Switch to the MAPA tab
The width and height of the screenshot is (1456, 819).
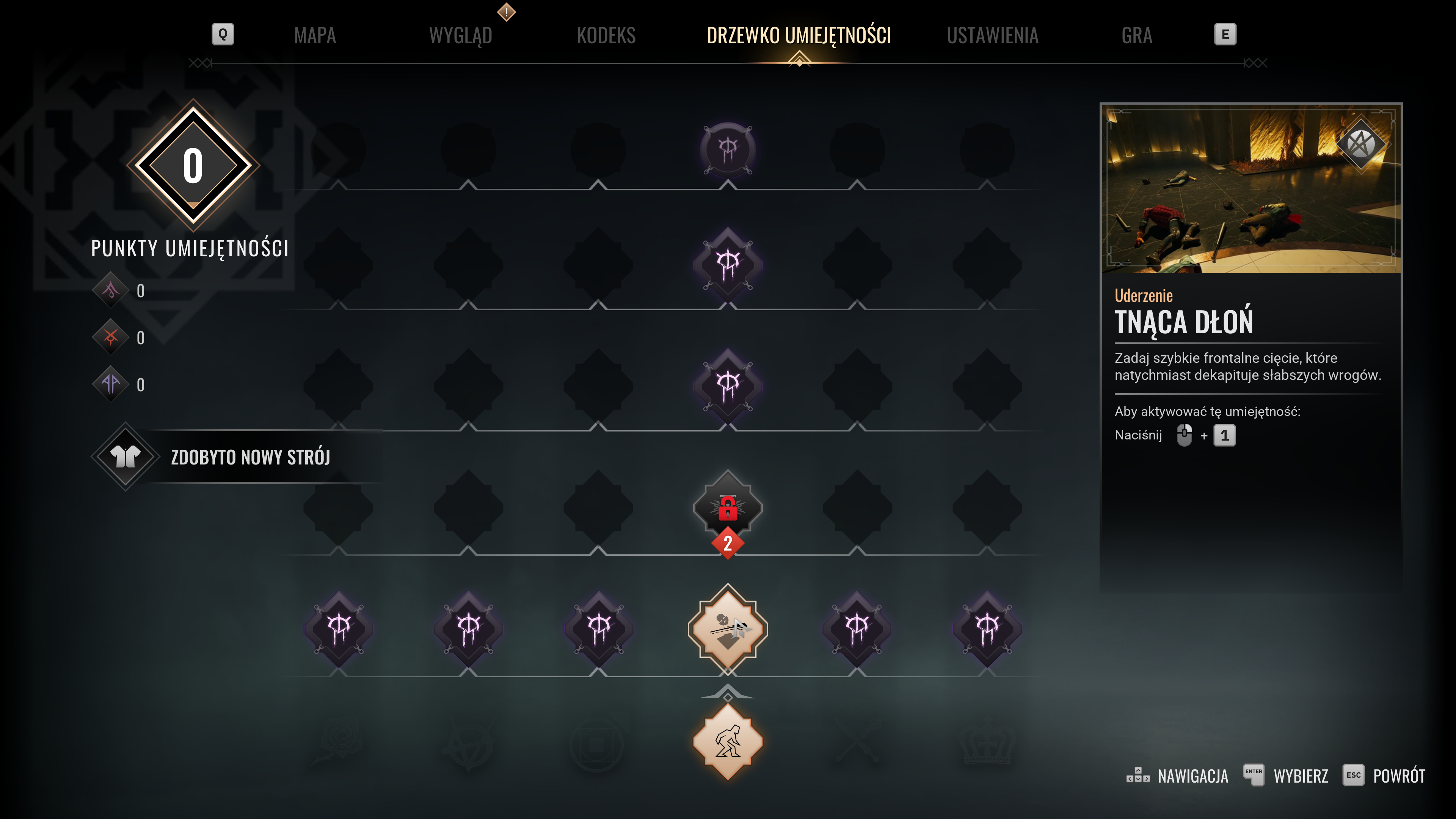[315, 36]
